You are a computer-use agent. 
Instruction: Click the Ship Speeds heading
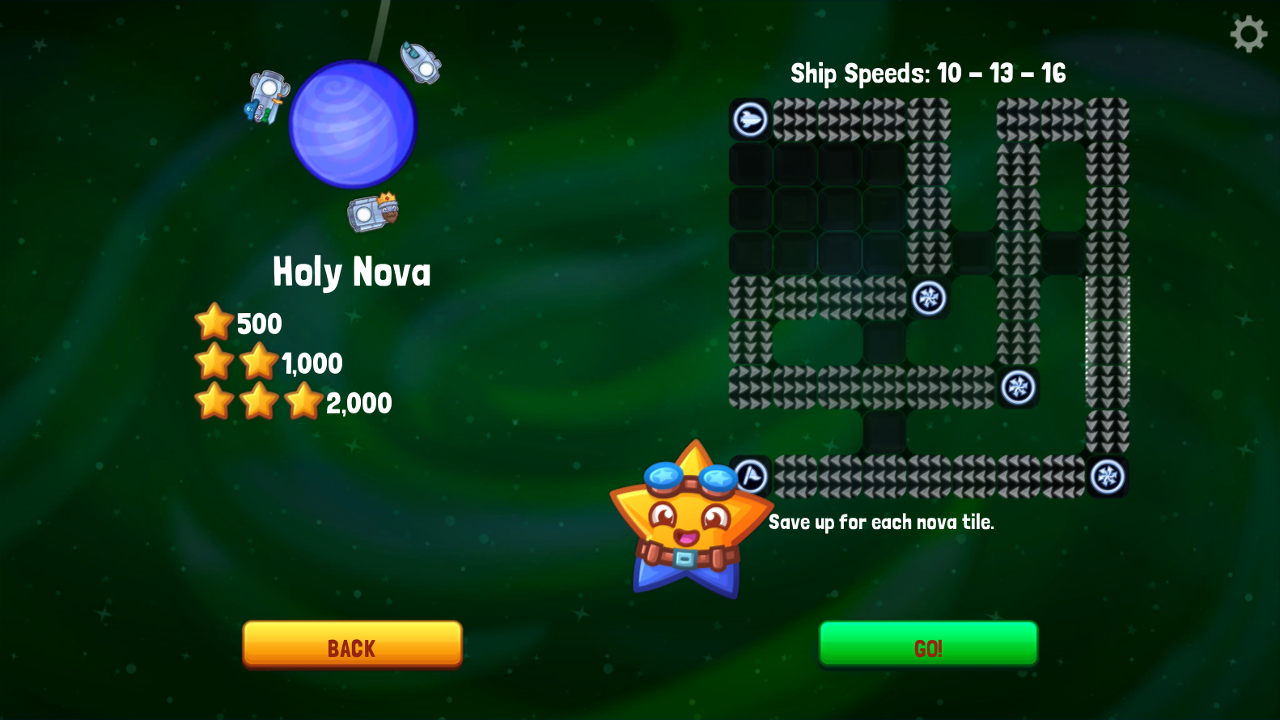coord(927,73)
